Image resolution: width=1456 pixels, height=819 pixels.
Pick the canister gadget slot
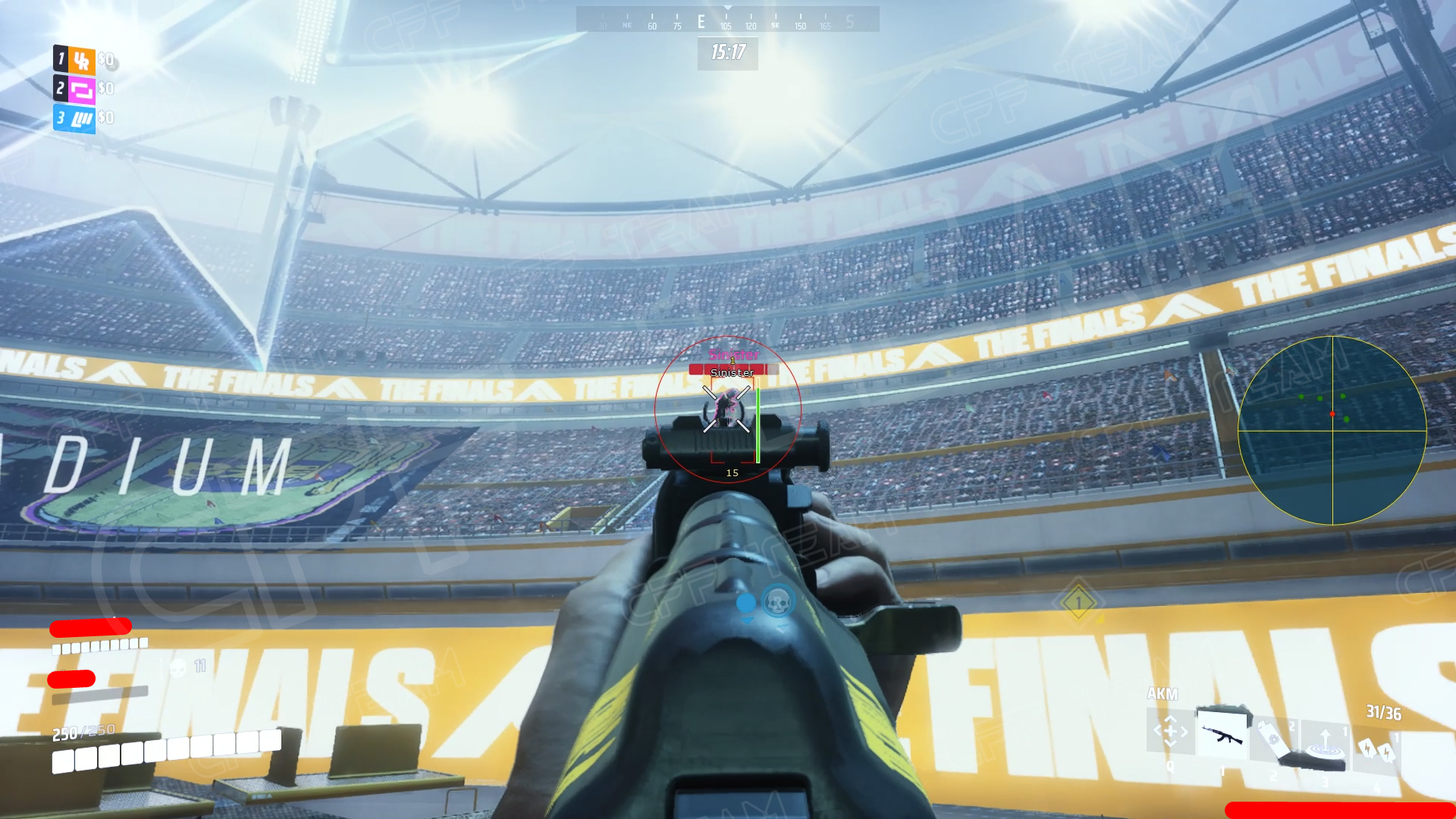[x=1275, y=739]
